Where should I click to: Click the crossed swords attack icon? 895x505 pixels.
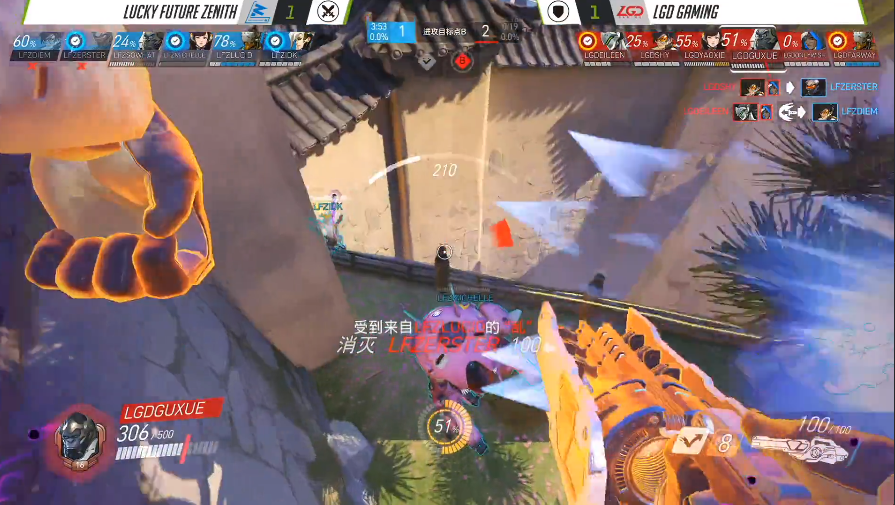[x=328, y=12]
